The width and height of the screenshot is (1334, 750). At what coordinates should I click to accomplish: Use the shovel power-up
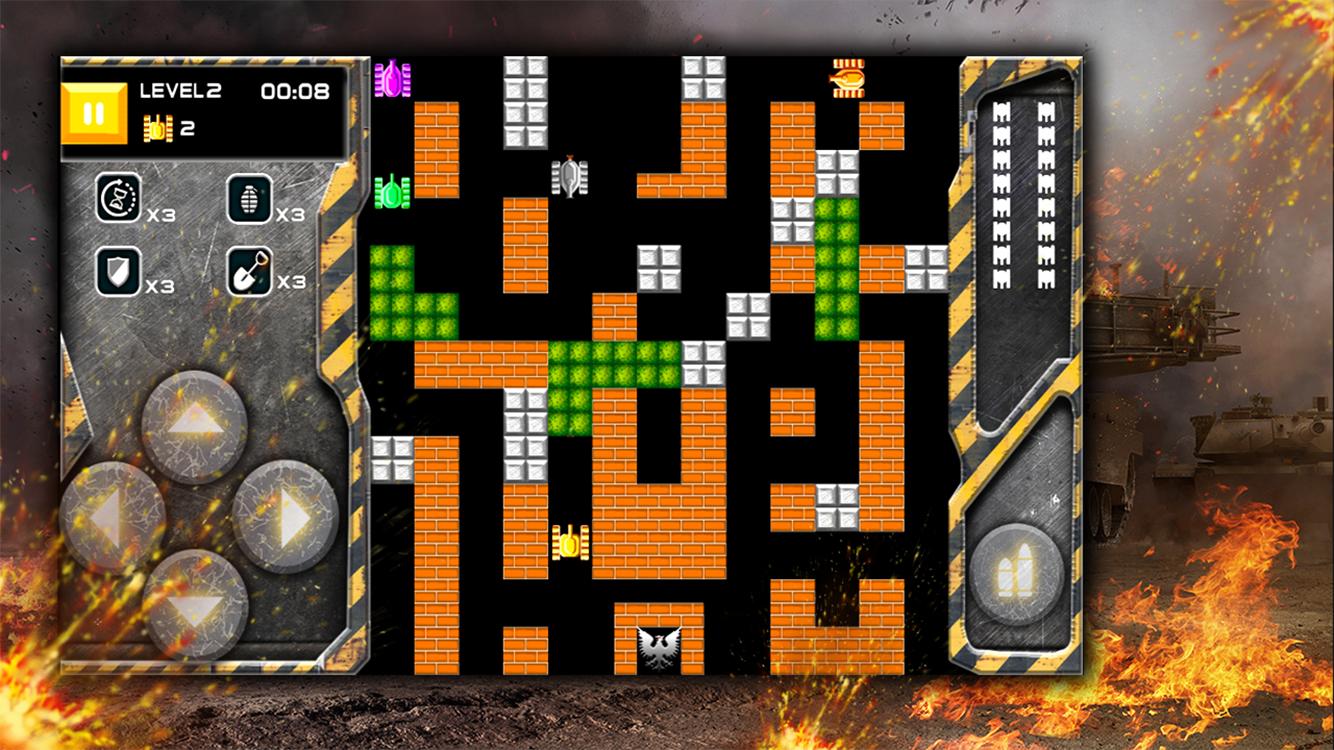[x=250, y=271]
